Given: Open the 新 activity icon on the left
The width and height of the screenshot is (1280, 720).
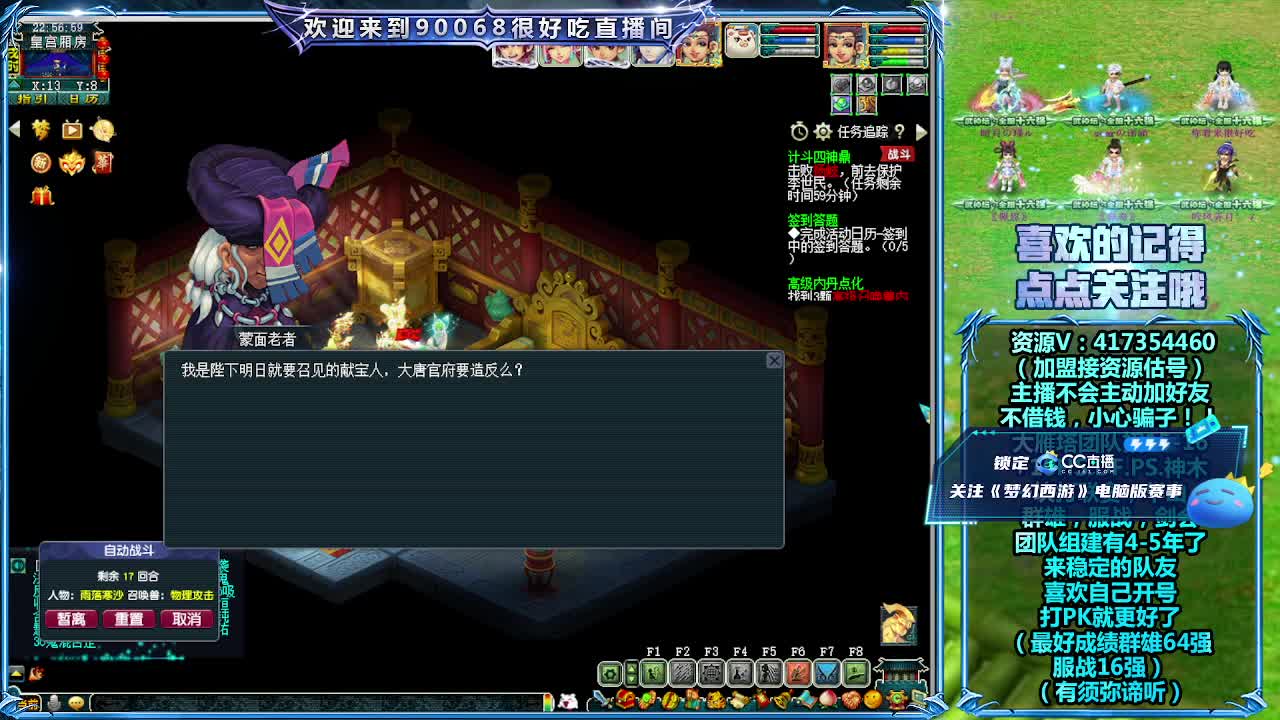Looking at the screenshot, I should click(x=41, y=163).
